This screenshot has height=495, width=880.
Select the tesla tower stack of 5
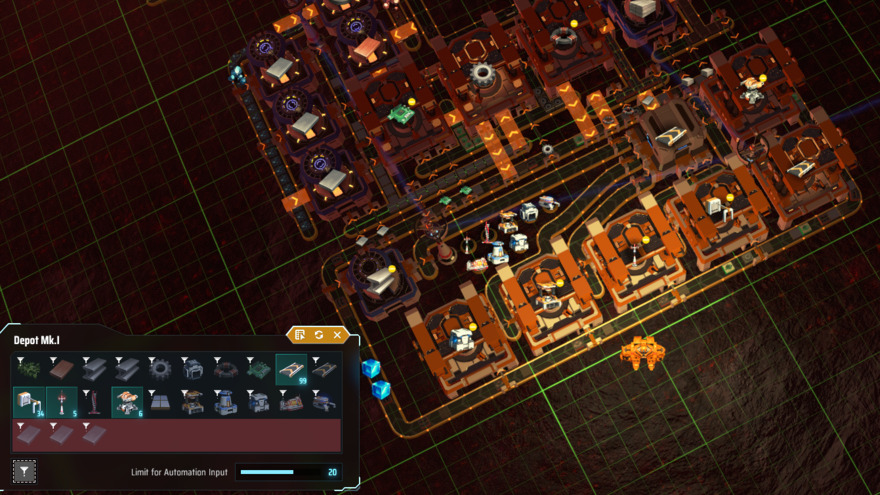[62, 402]
